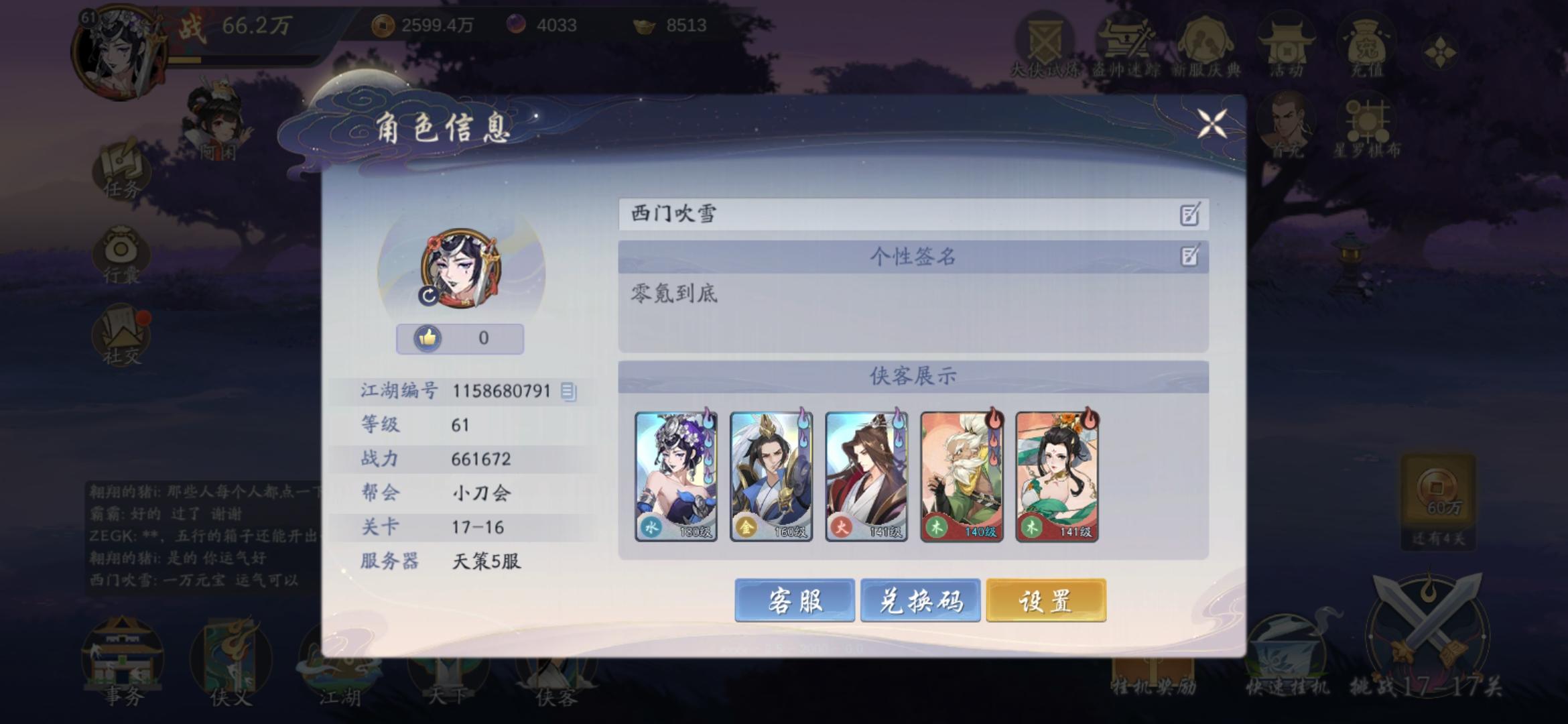Open 客服 customer service
Image resolution: width=1568 pixels, height=724 pixels.
point(796,601)
